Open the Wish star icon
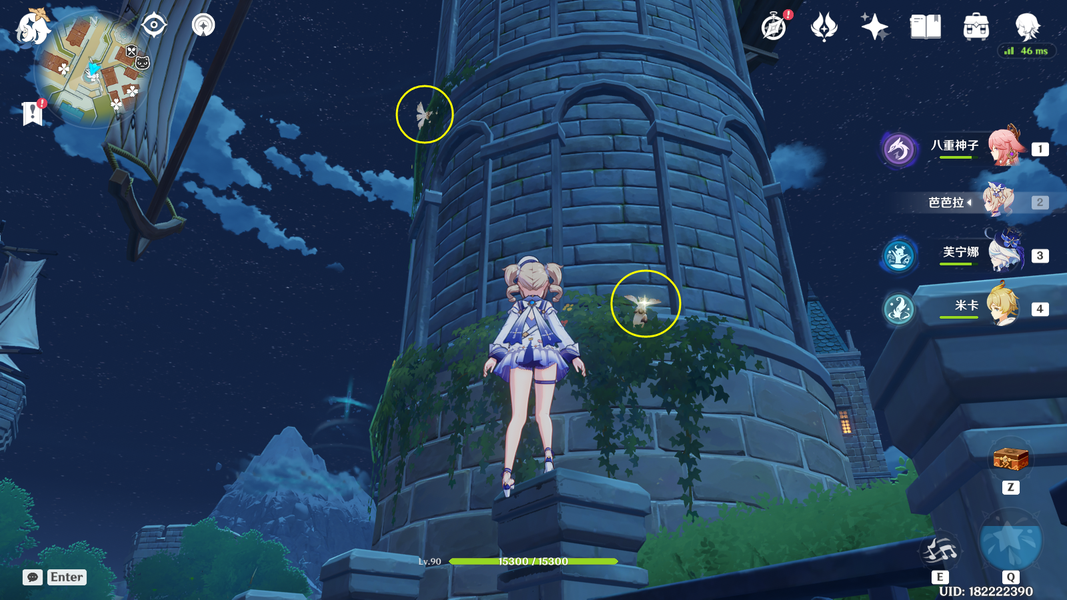Viewport: 1067px width, 600px height. point(875,27)
